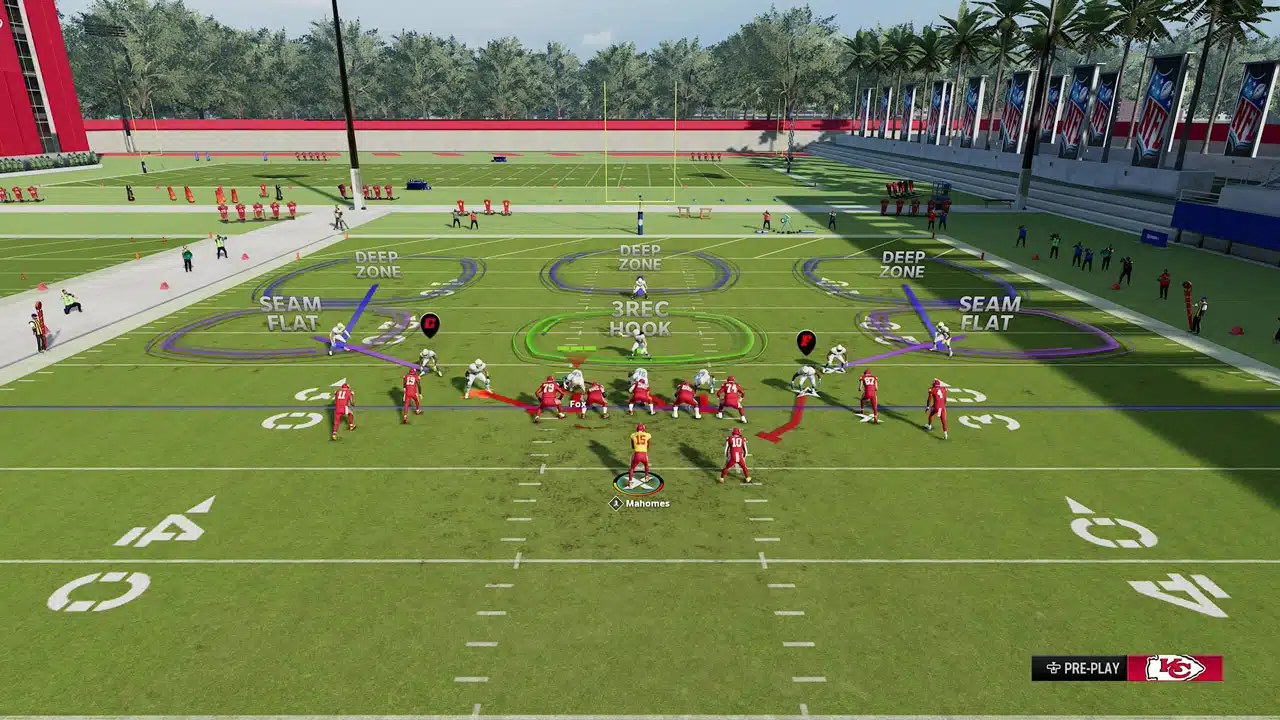Click the C coverage marker icon
1280x720 pixels.
[x=430, y=324]
